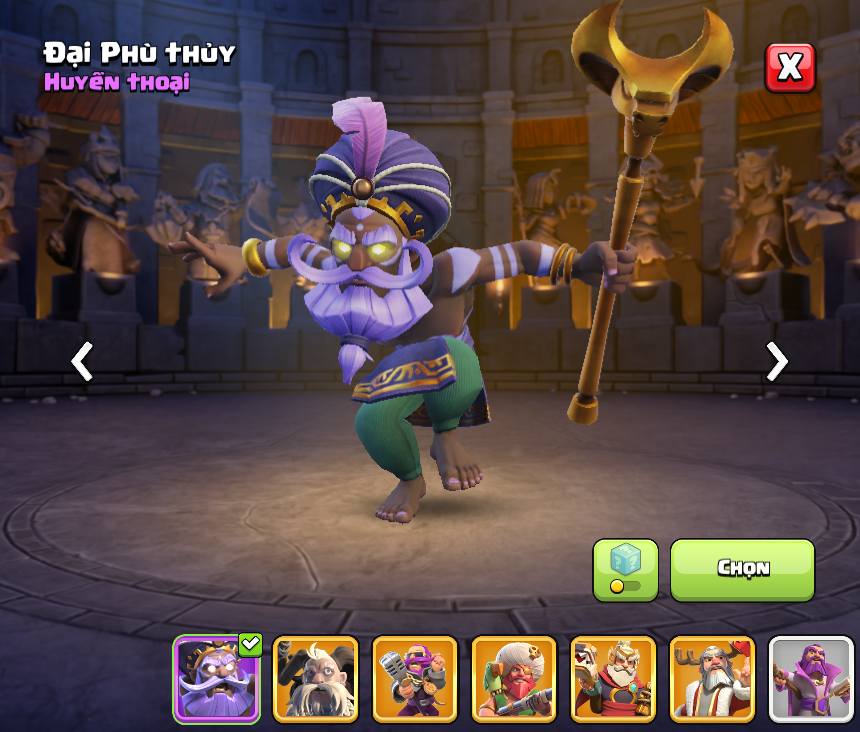Image resolution: width=860 pixels, height=732 pixels.
Task: Pick the antlered white-beard winter skin thumbnail
Action: (712, 679)
